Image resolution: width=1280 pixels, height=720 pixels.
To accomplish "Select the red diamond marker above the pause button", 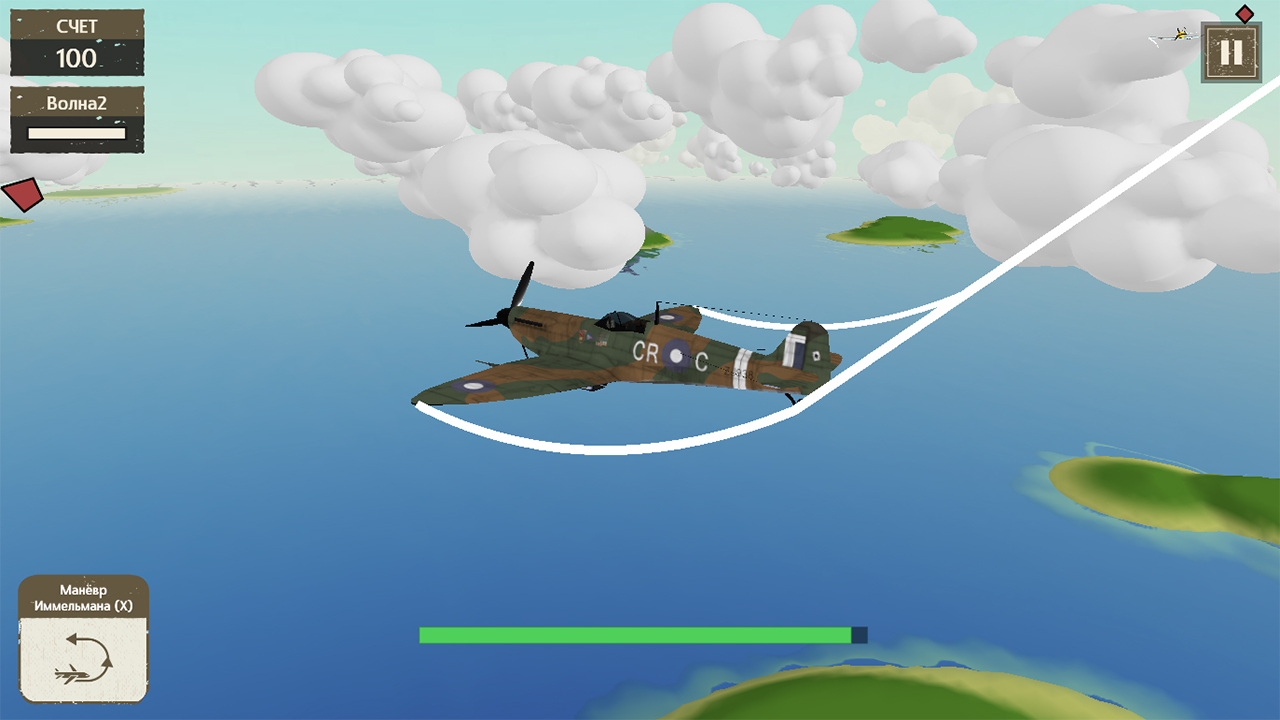I will click(x=1245, y=13).
